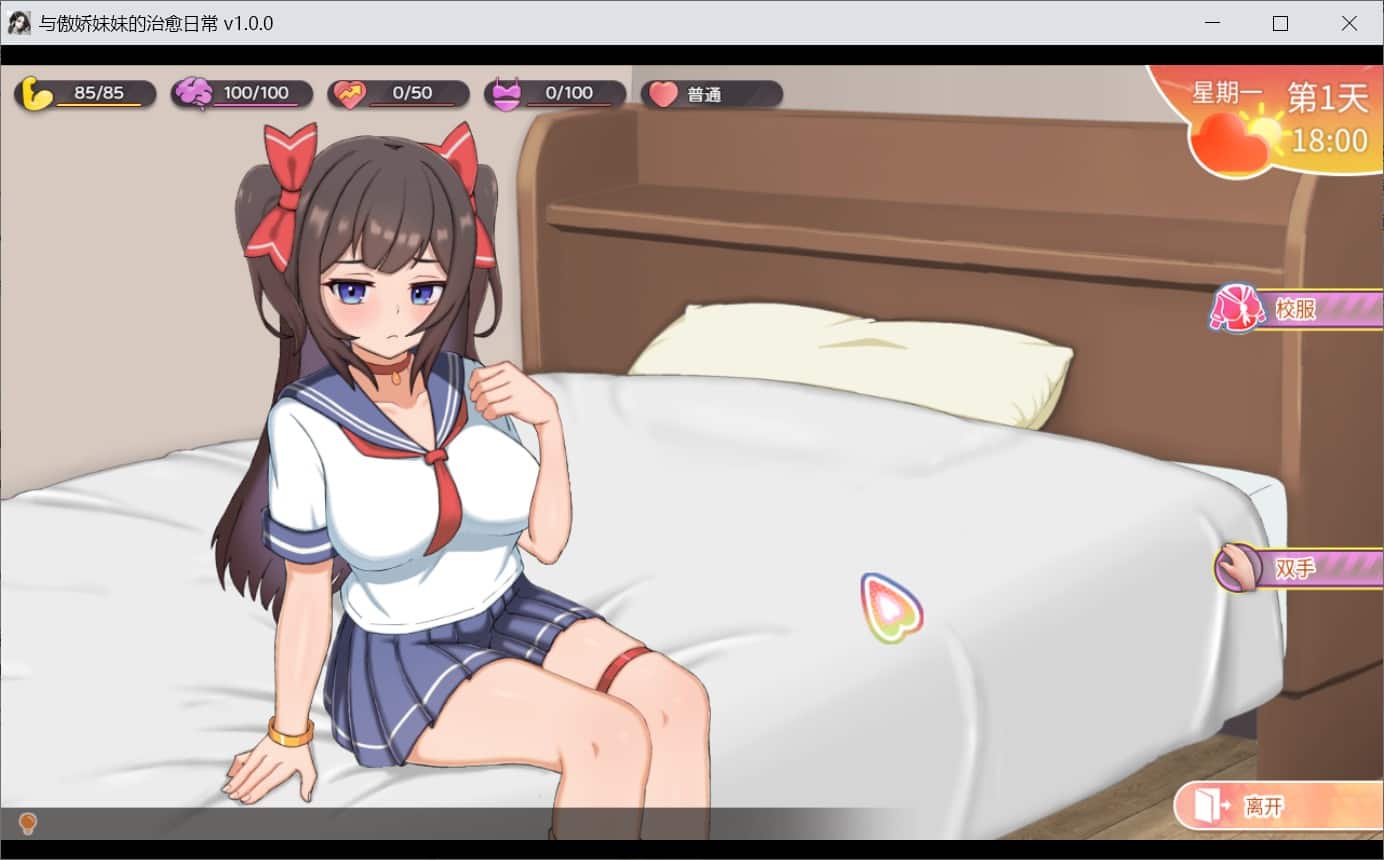Select the 双手 hands option
The width and height of the screenshot is (1384, 860).
[x=1296, y=568]
